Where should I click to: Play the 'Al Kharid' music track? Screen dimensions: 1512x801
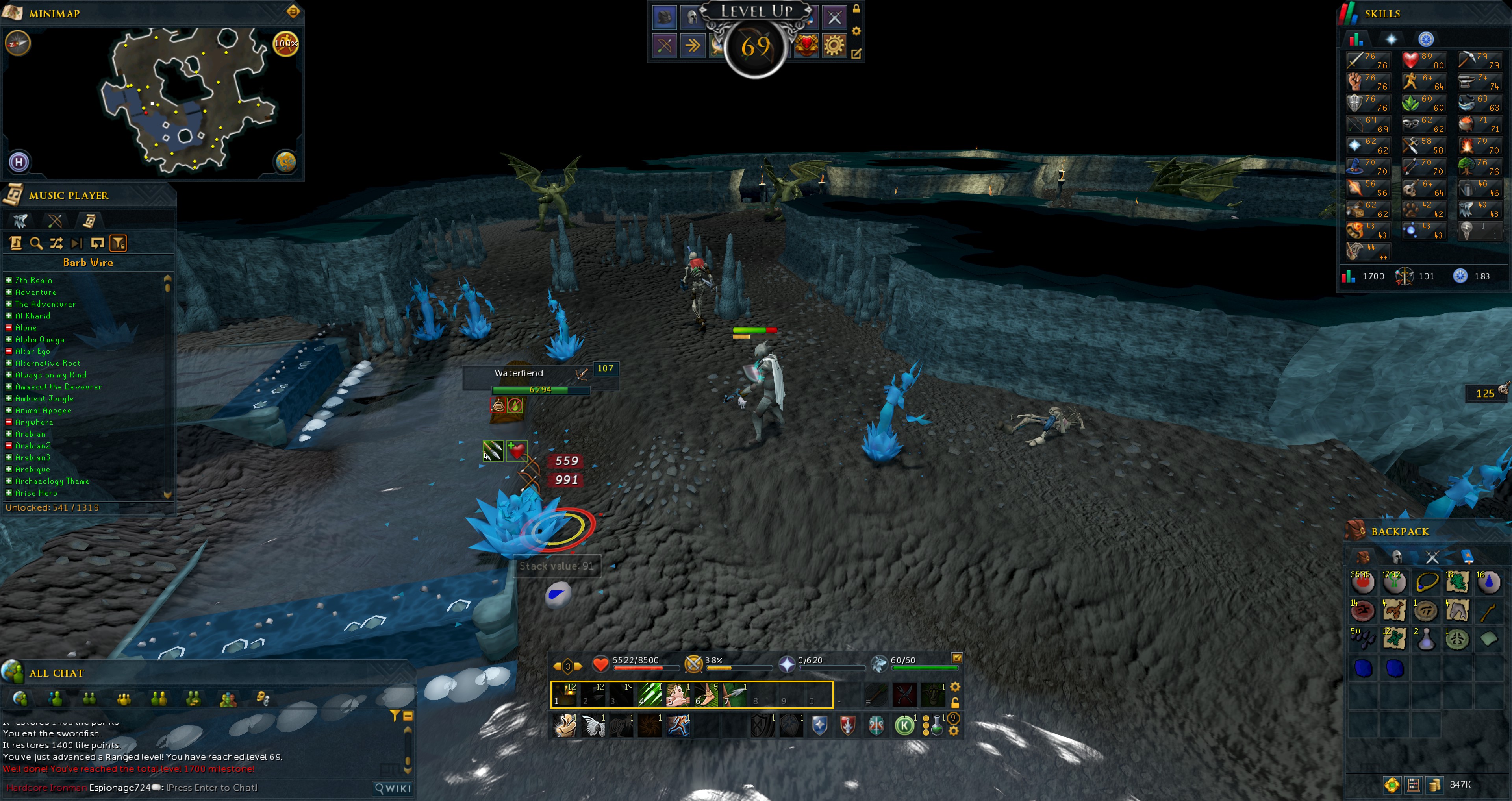pos(32,316)
